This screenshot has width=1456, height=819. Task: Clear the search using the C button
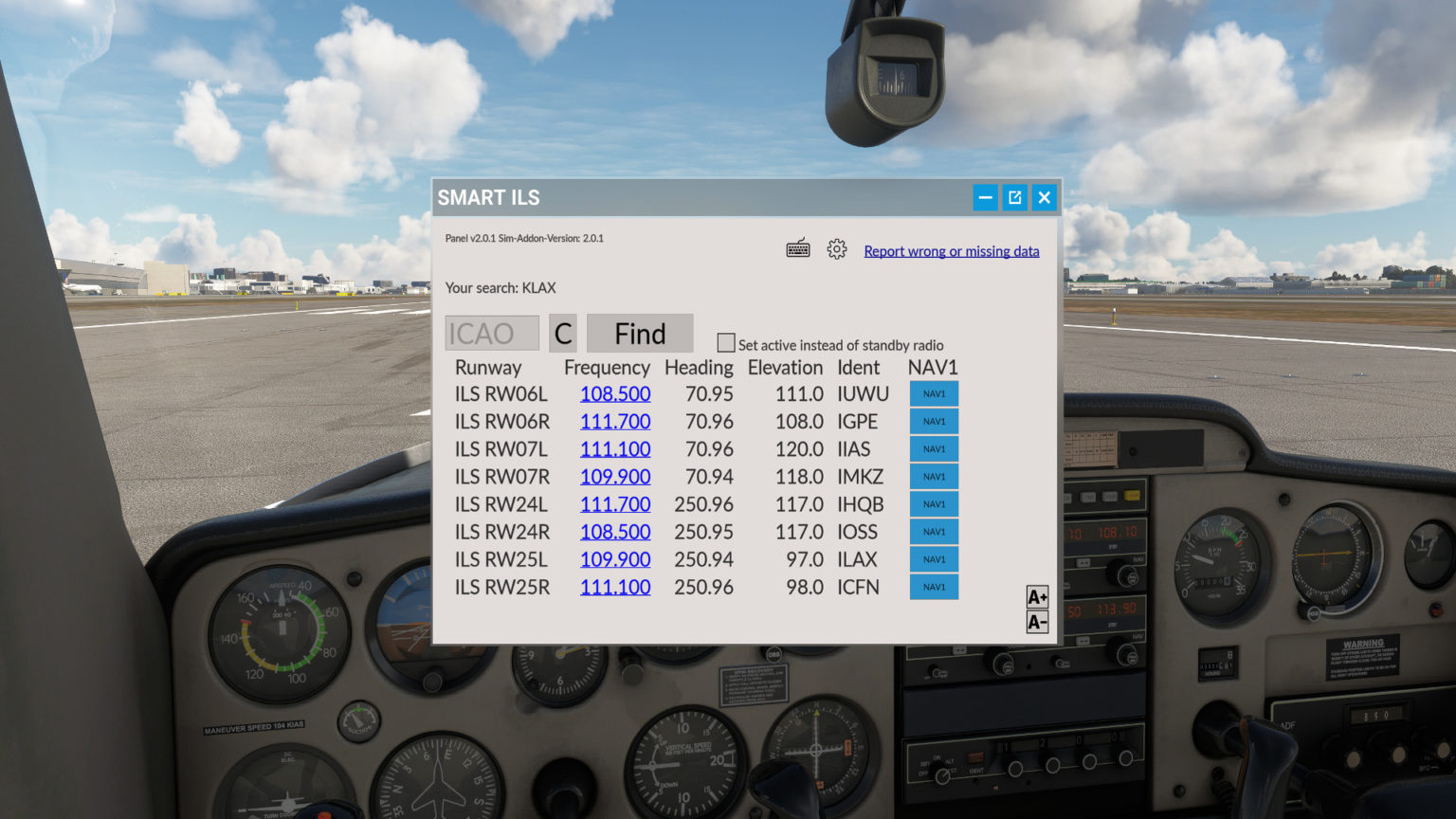(562, 333)
